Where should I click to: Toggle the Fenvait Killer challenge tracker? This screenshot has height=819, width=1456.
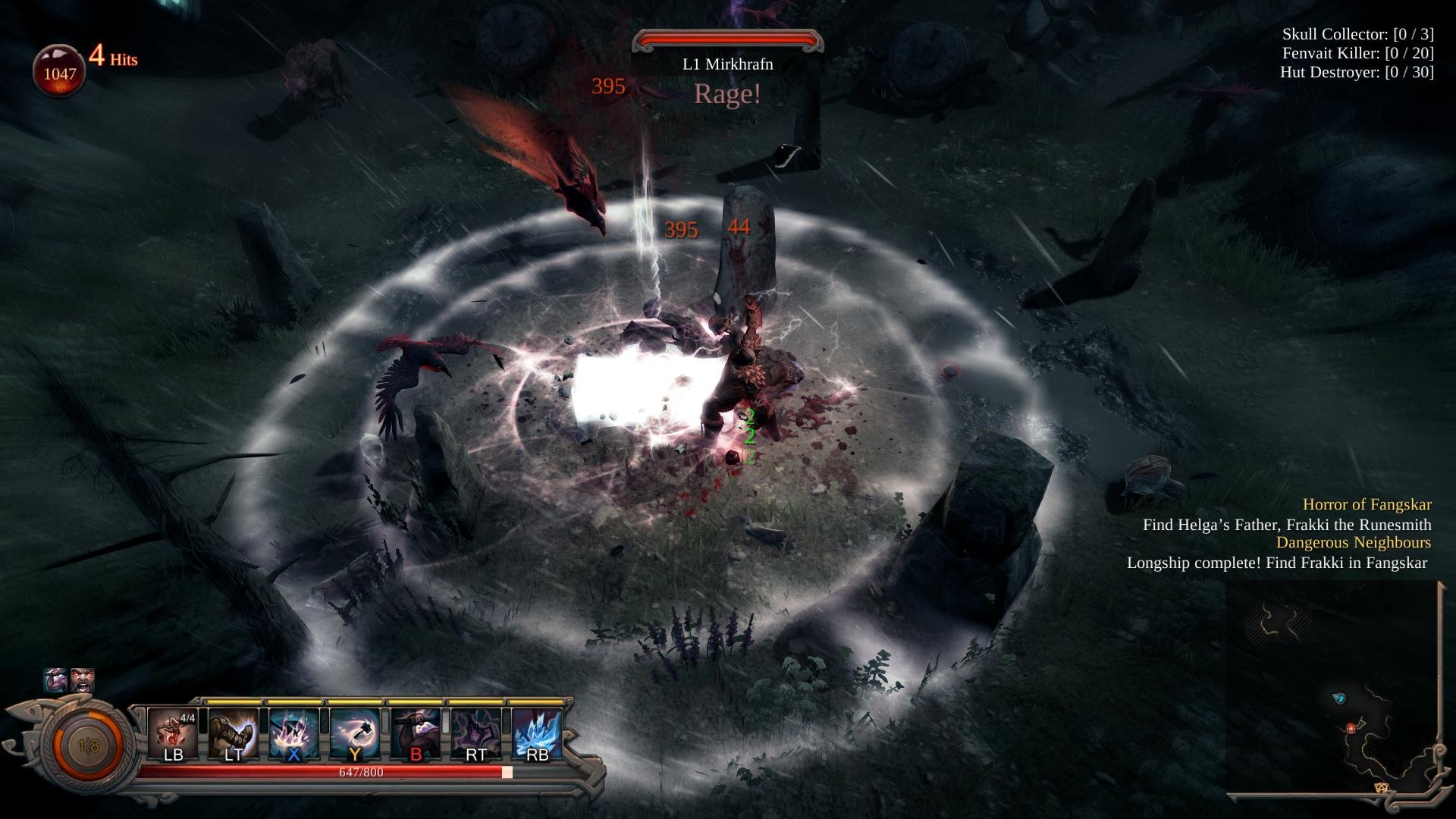tap(1357, 53)
